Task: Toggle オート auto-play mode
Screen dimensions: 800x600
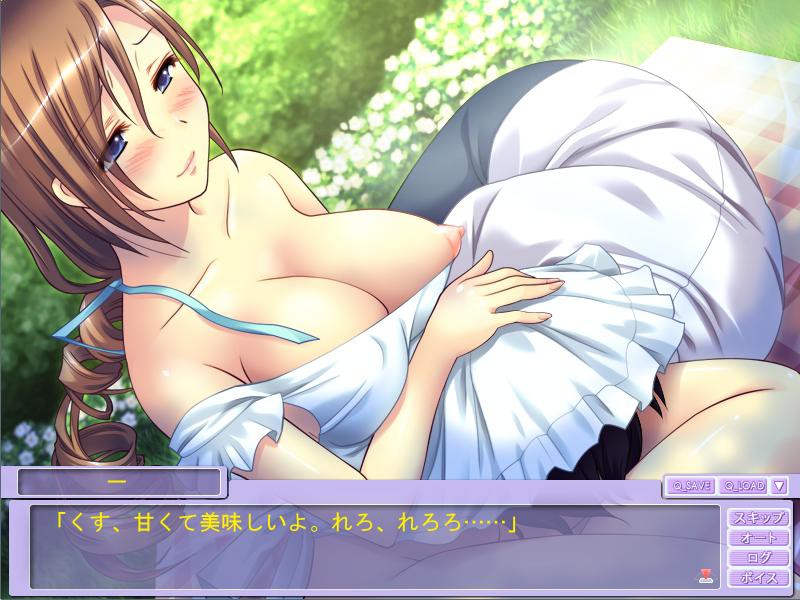Action: click(x=759, y=538)
